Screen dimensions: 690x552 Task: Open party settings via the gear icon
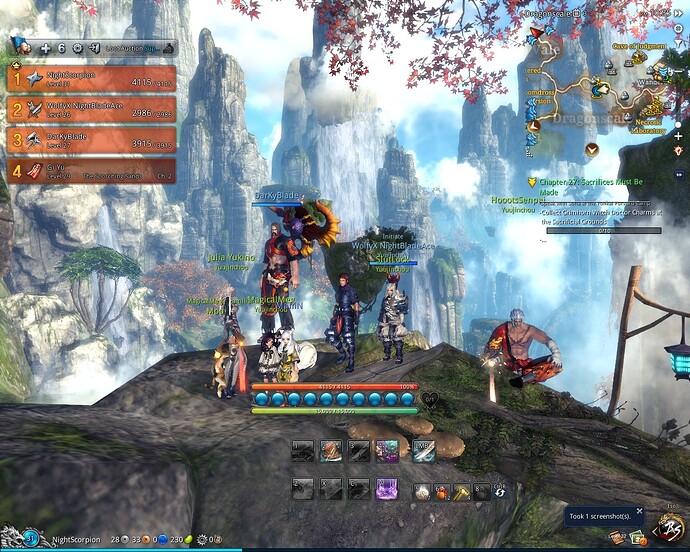pyautogui.click(x=77, y=48)
